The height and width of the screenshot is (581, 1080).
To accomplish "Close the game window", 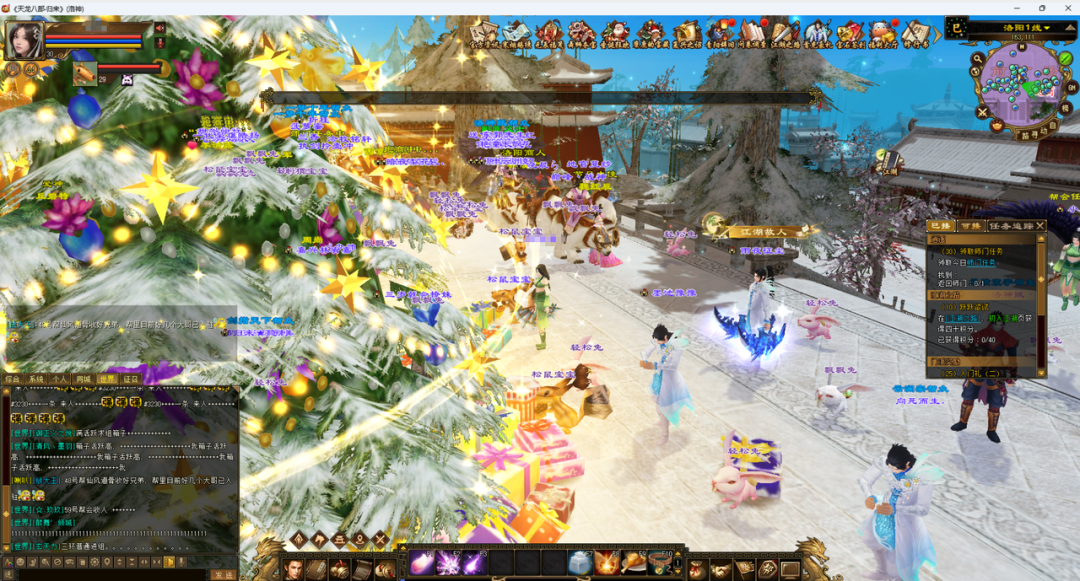I will coord(1066,7).
